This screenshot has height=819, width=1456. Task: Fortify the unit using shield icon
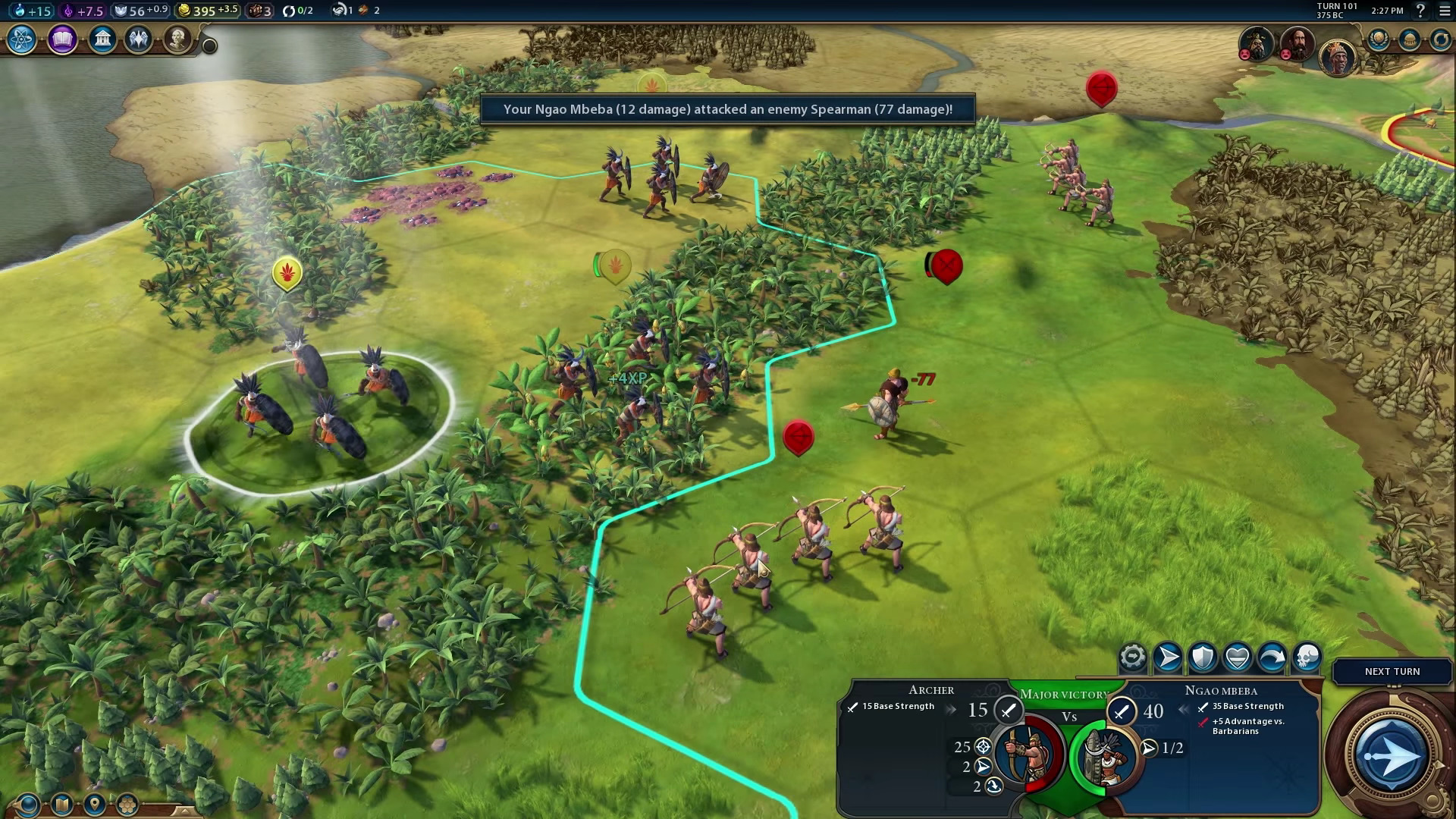pos(1203,657)
